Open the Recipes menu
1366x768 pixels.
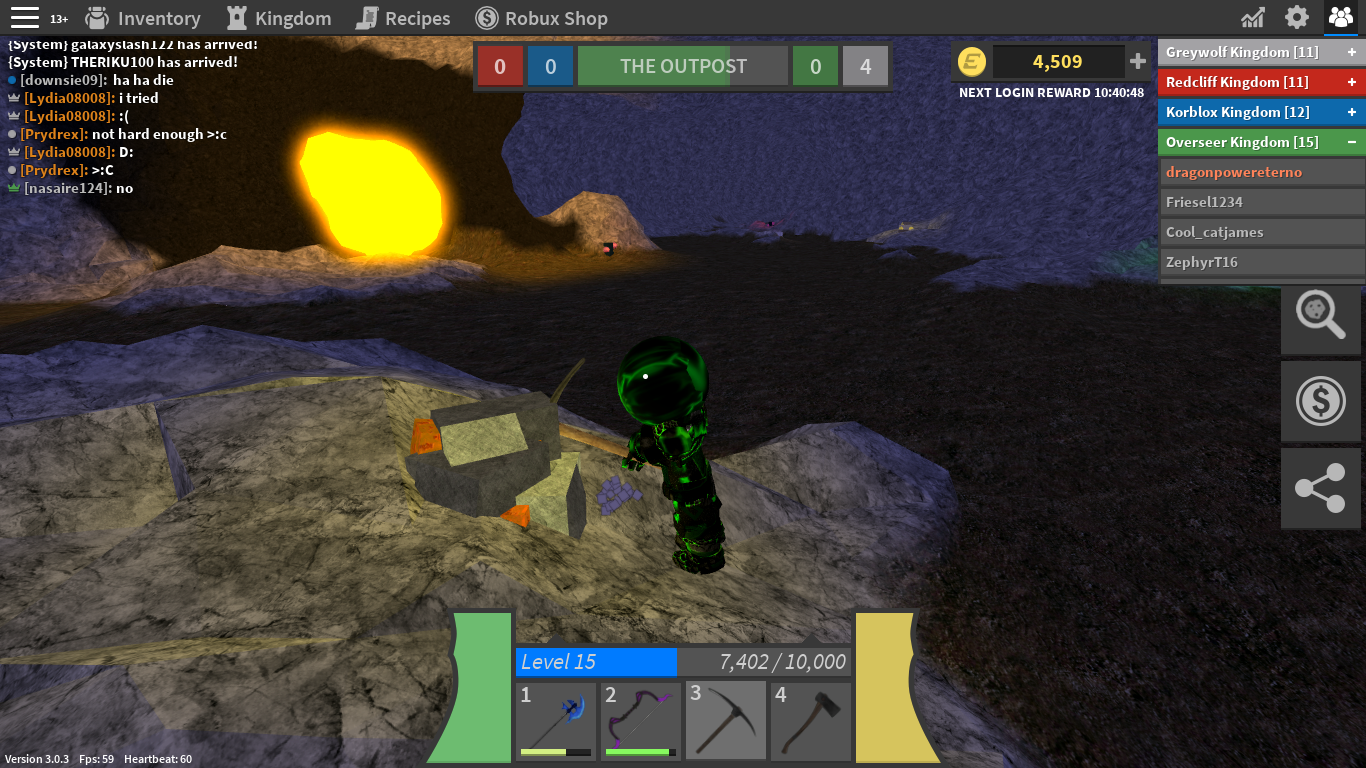[x=403, y=18]
